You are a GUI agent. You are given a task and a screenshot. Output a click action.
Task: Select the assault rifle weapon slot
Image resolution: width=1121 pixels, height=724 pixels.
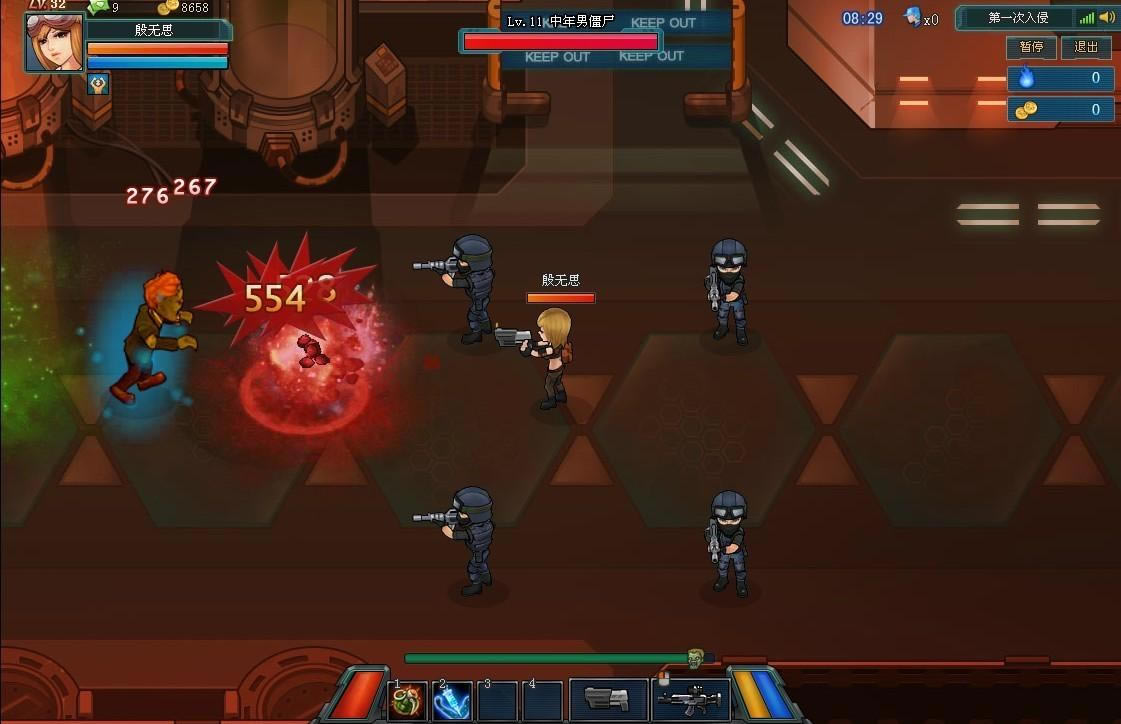coord(690,698)
